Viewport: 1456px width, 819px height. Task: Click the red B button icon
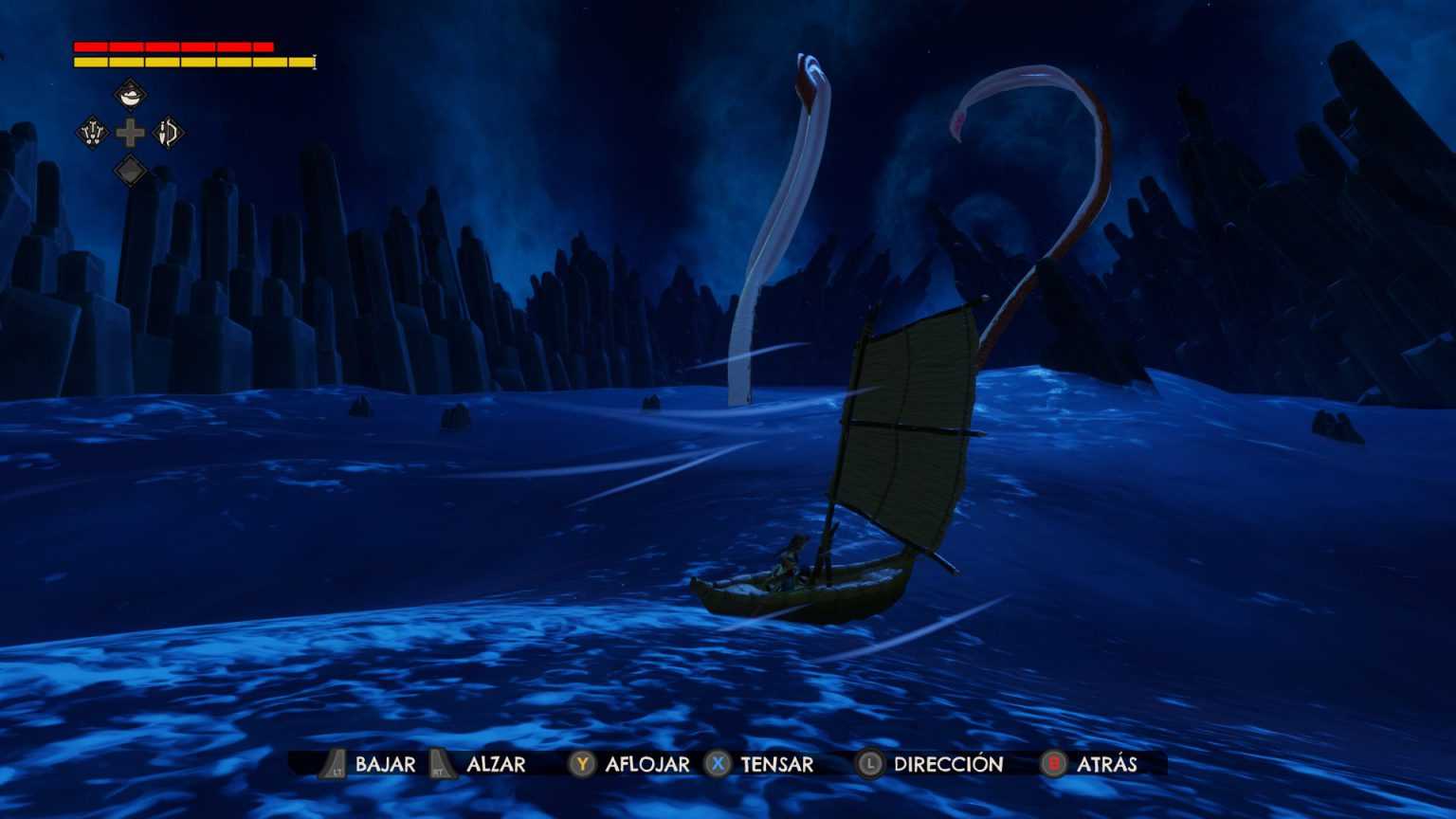coord(1053,764)
